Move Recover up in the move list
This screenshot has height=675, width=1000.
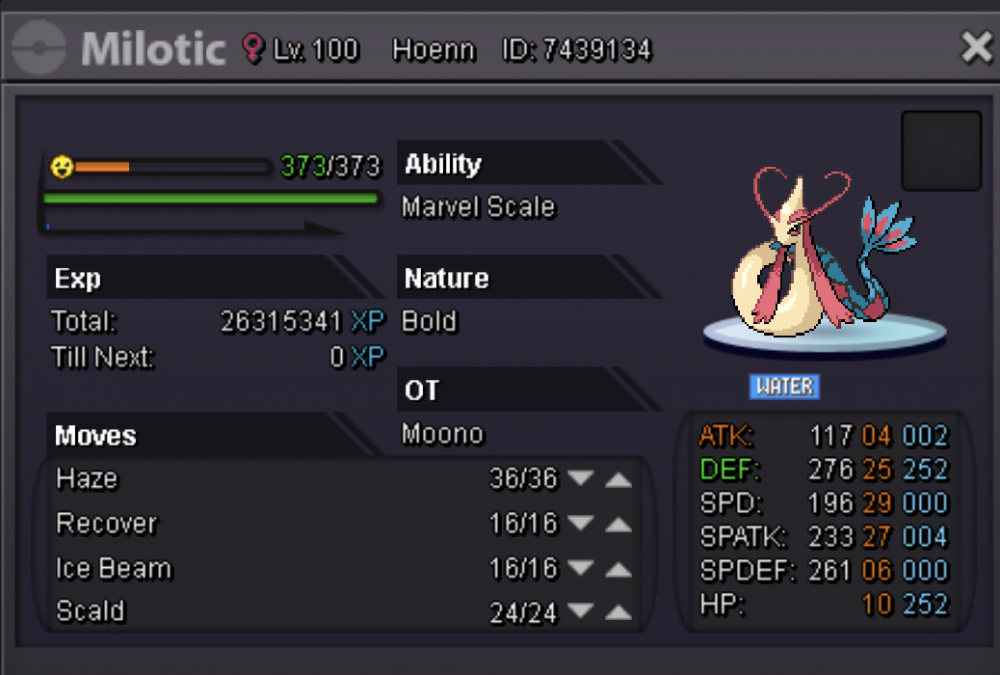(619, 524)
